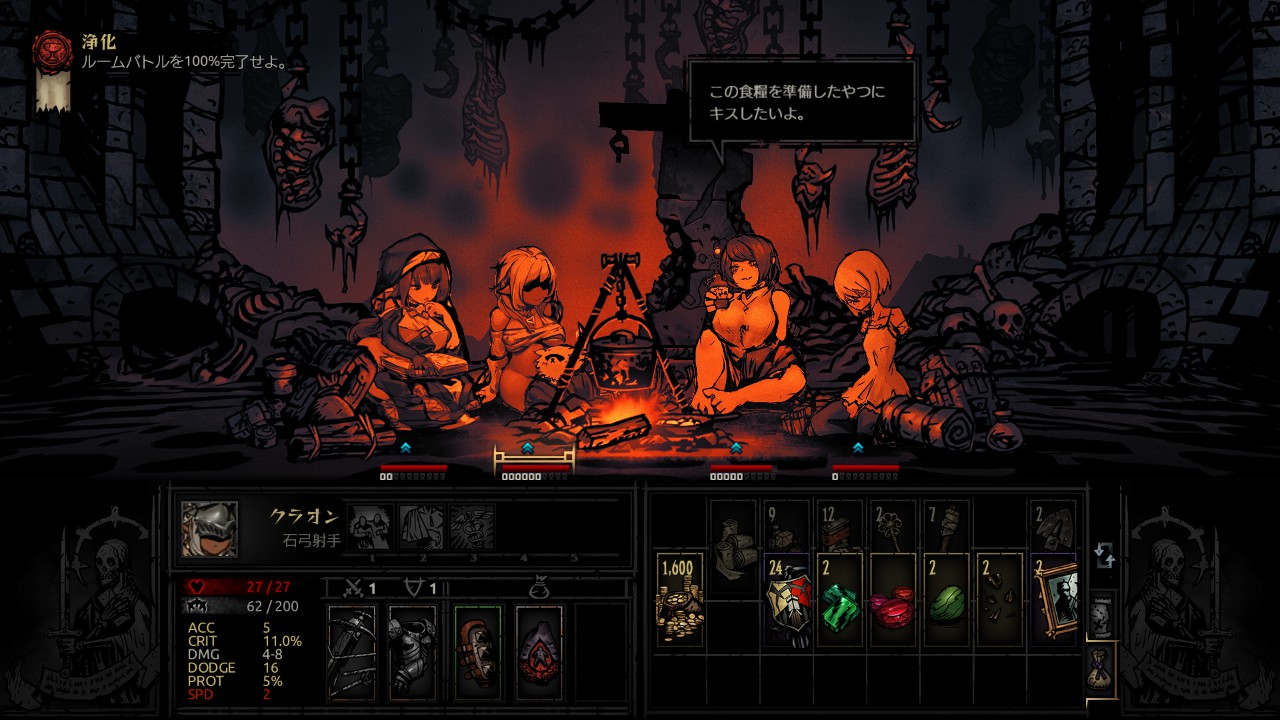Choose the framed portrait heirloom slot

click(x=1054, y=599)
